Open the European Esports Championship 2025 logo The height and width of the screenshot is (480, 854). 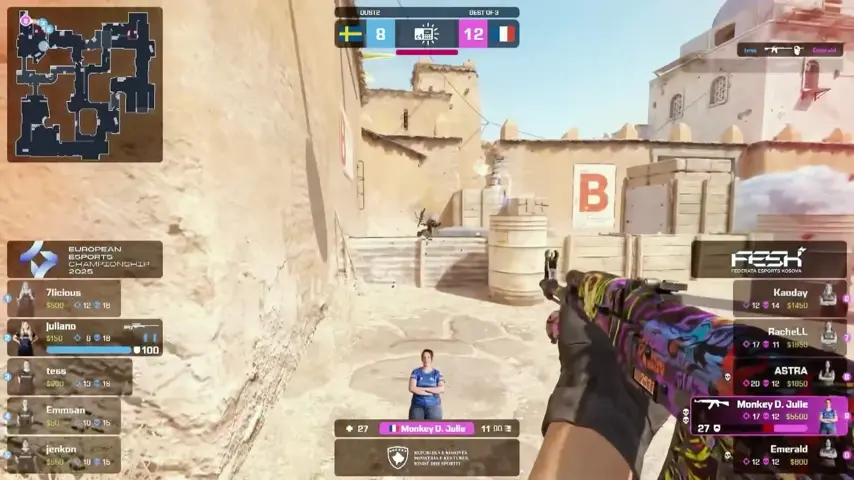[84, 259]
